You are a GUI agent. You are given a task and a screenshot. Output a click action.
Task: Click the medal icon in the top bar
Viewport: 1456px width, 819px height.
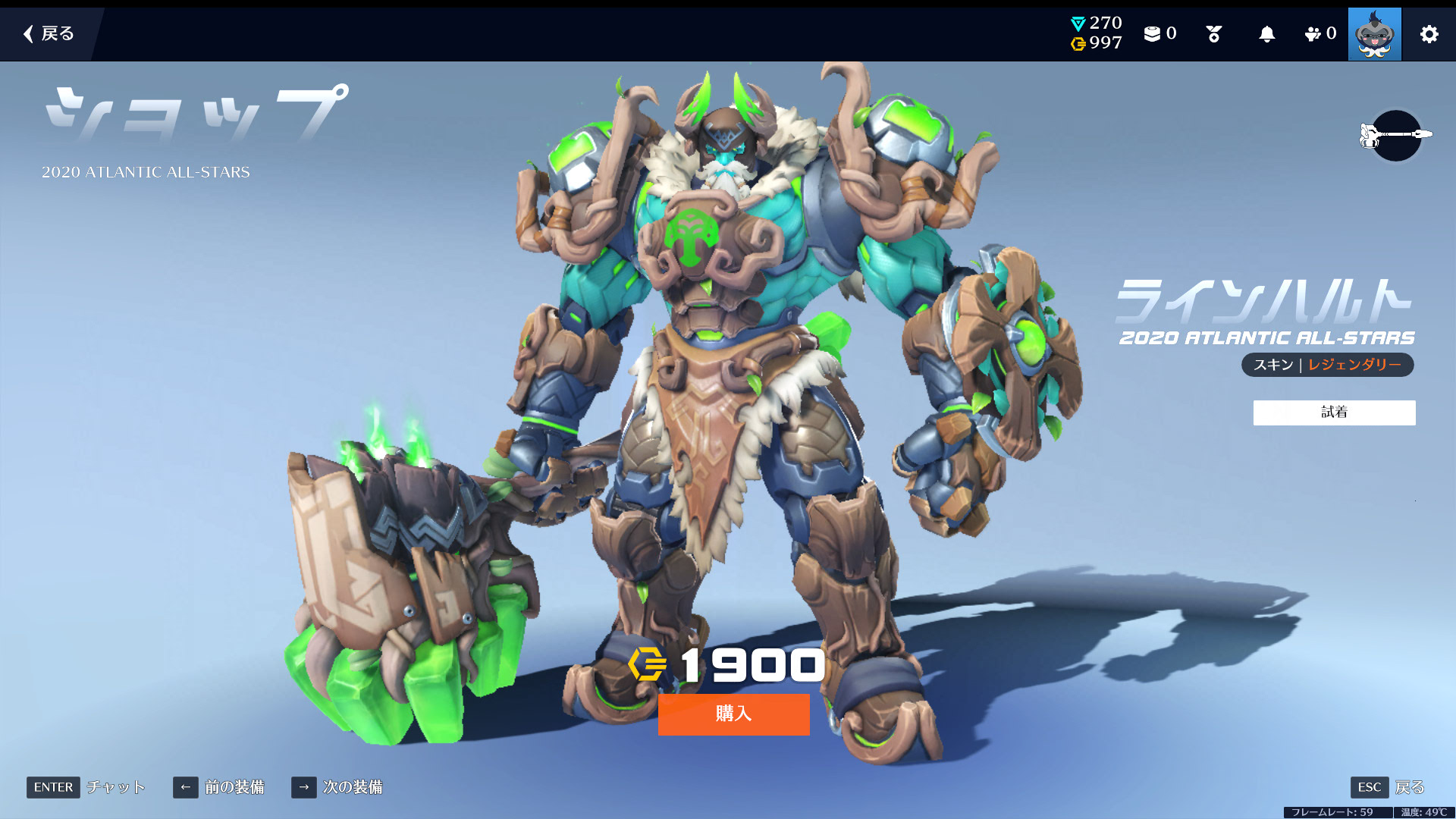[1213, 34]
